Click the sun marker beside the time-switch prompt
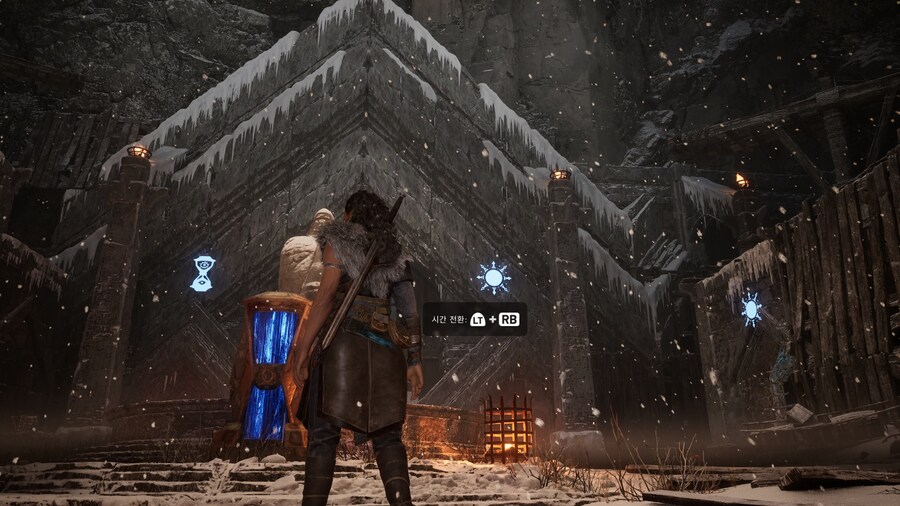This screenshot has width=900, height=506. (493, 277)
